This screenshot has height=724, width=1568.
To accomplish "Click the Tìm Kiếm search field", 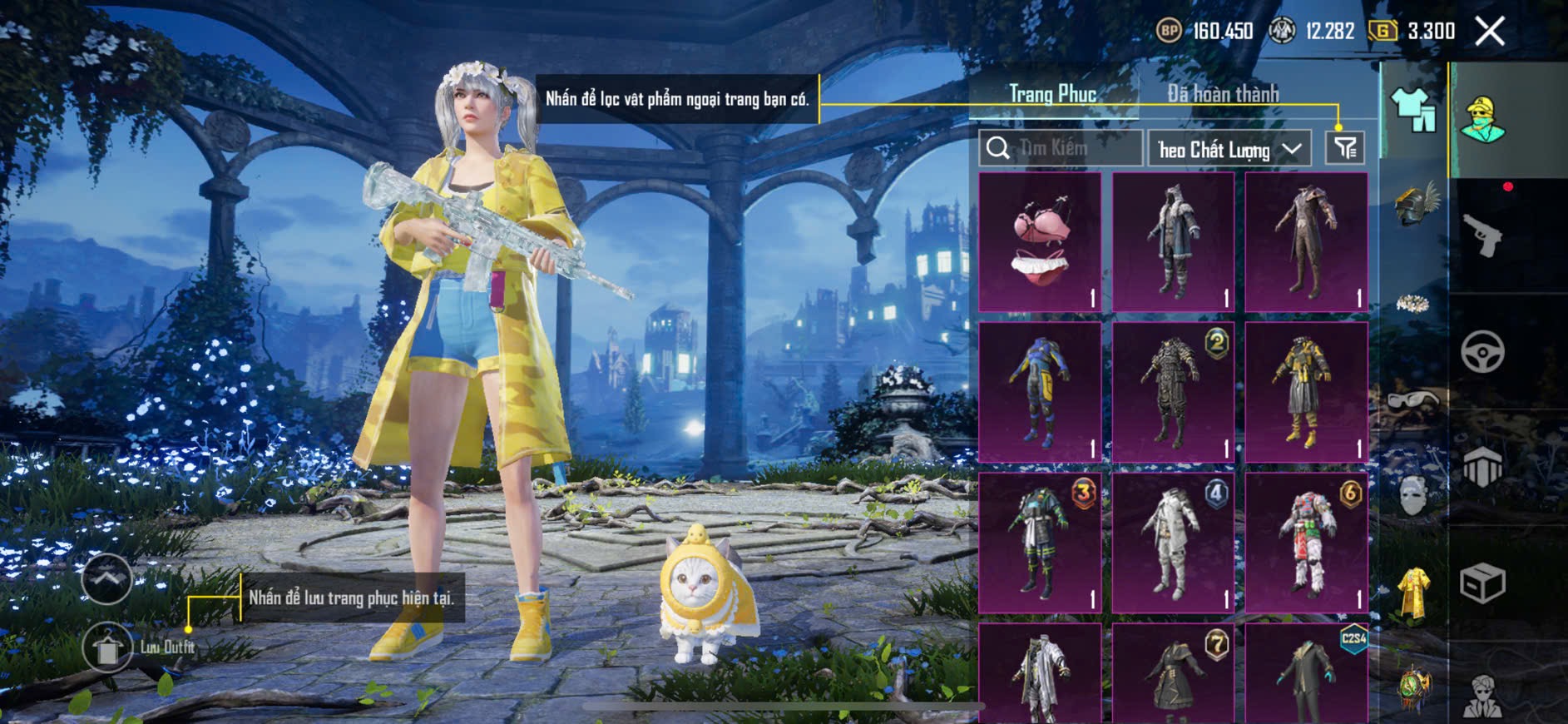I will [1061, 148].
